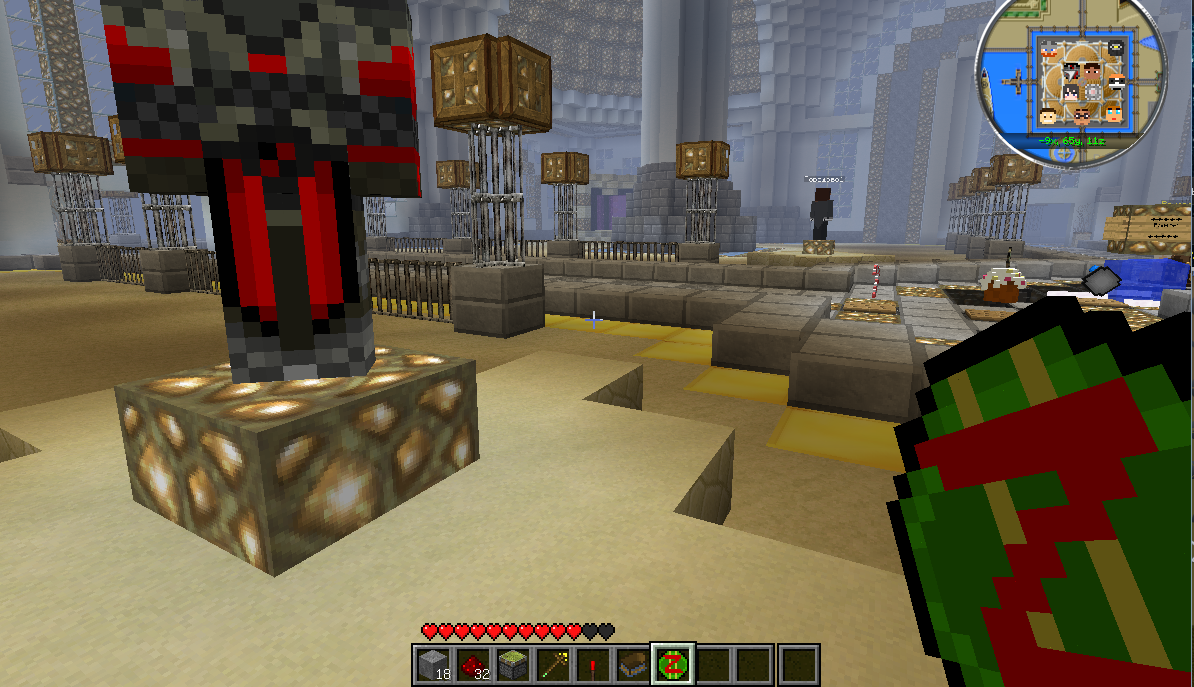This screenshot has width=1194, height=687.
Task: Select the redstone dust hotbar slot
Action: click(473, 664)
